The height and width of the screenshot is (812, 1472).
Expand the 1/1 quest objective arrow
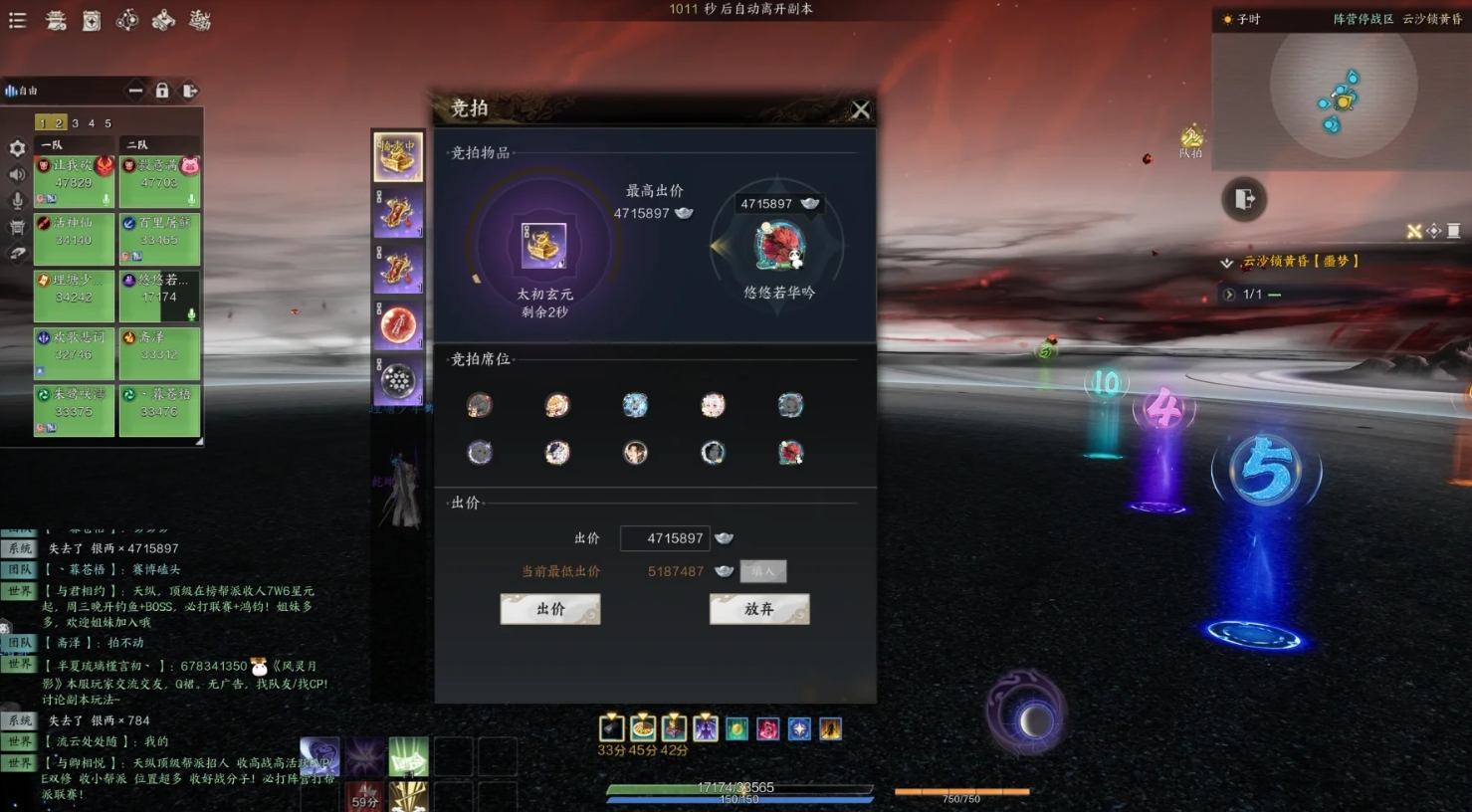click(1228, 294)
